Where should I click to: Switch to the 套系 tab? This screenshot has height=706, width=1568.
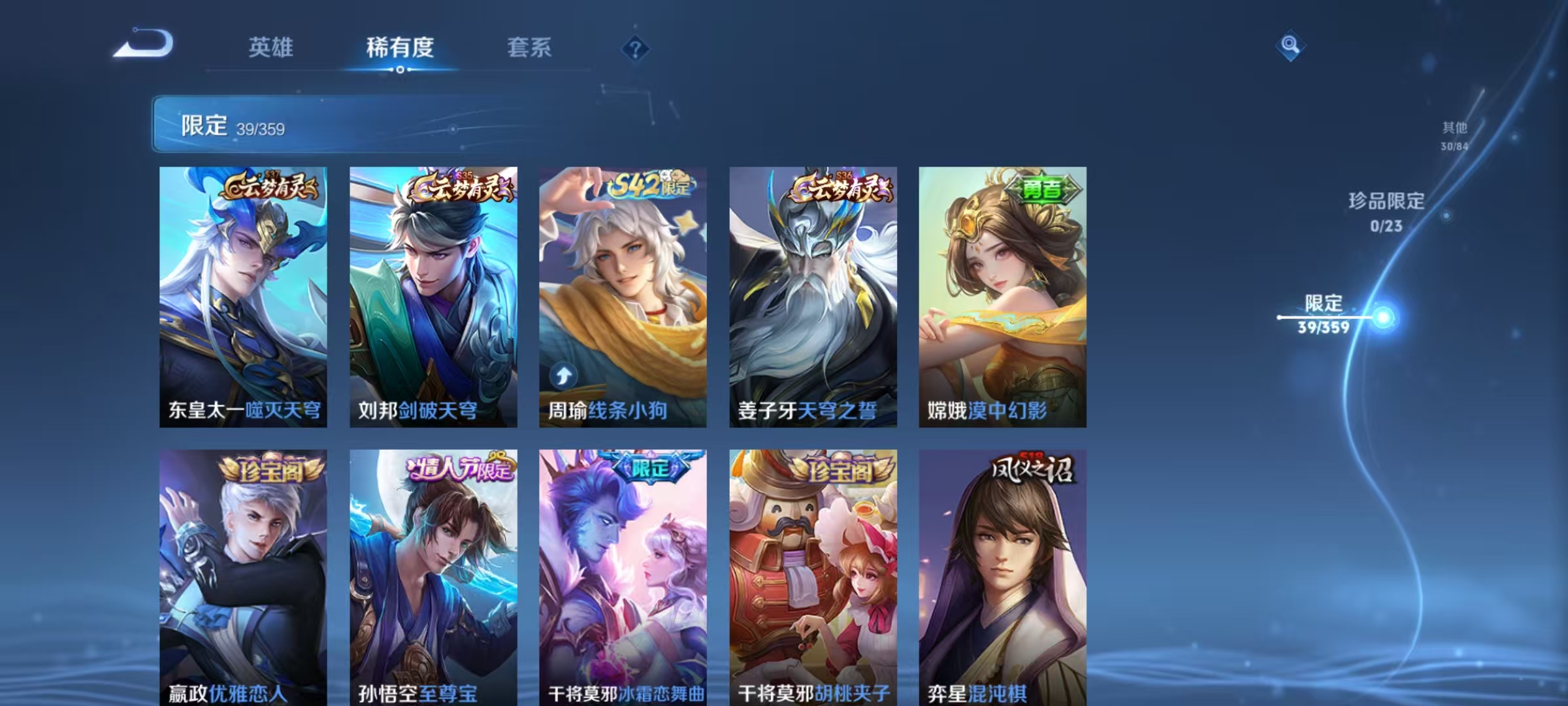tap(531, 48)
